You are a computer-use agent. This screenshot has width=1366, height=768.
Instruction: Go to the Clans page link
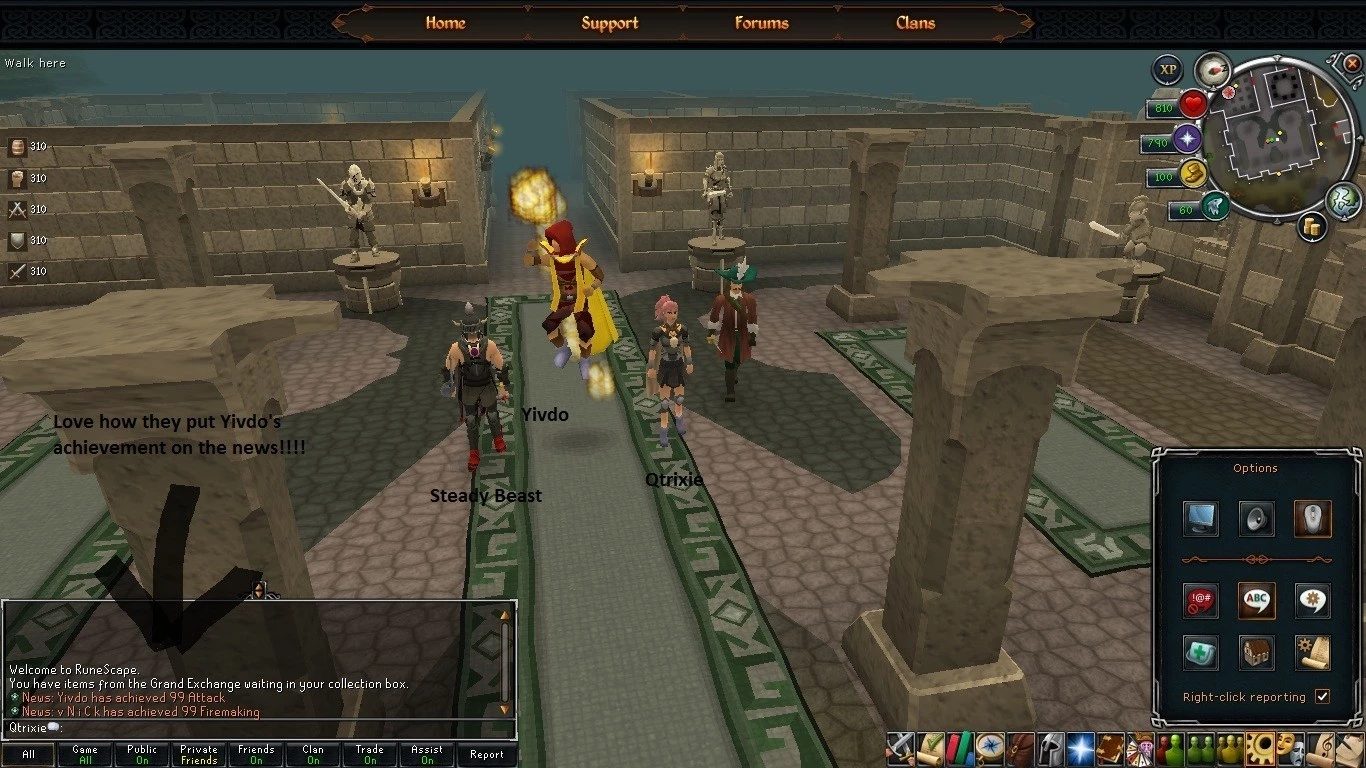(x=915, y=23)
